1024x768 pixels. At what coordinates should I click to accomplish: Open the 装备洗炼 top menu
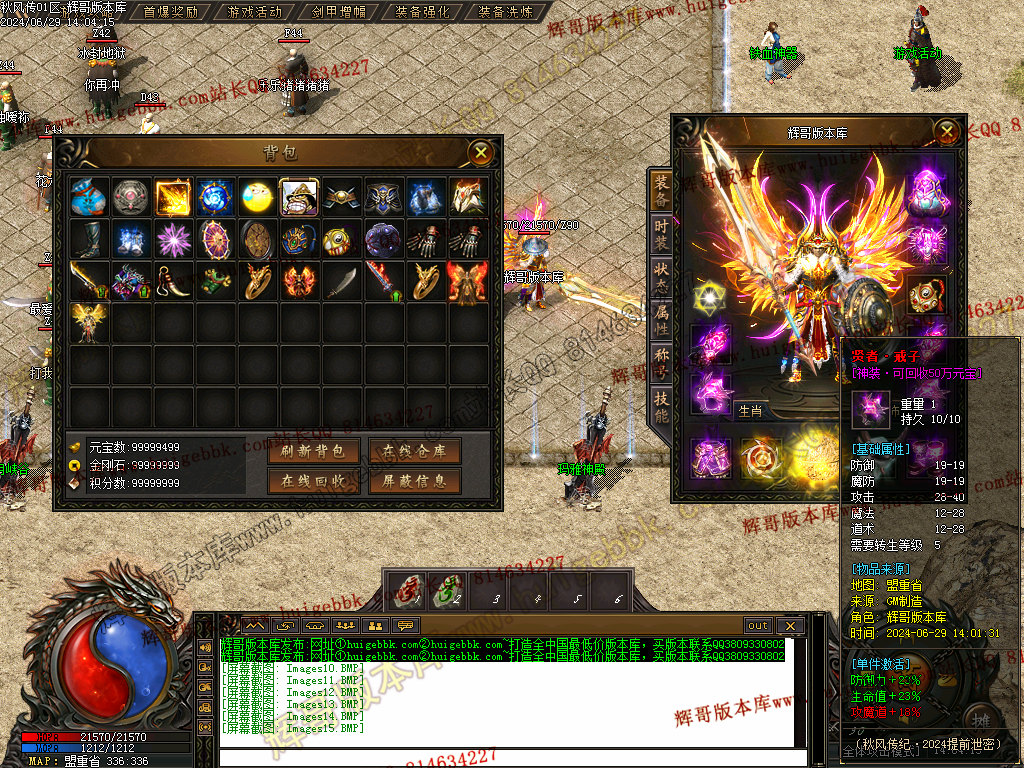point(506,12)
